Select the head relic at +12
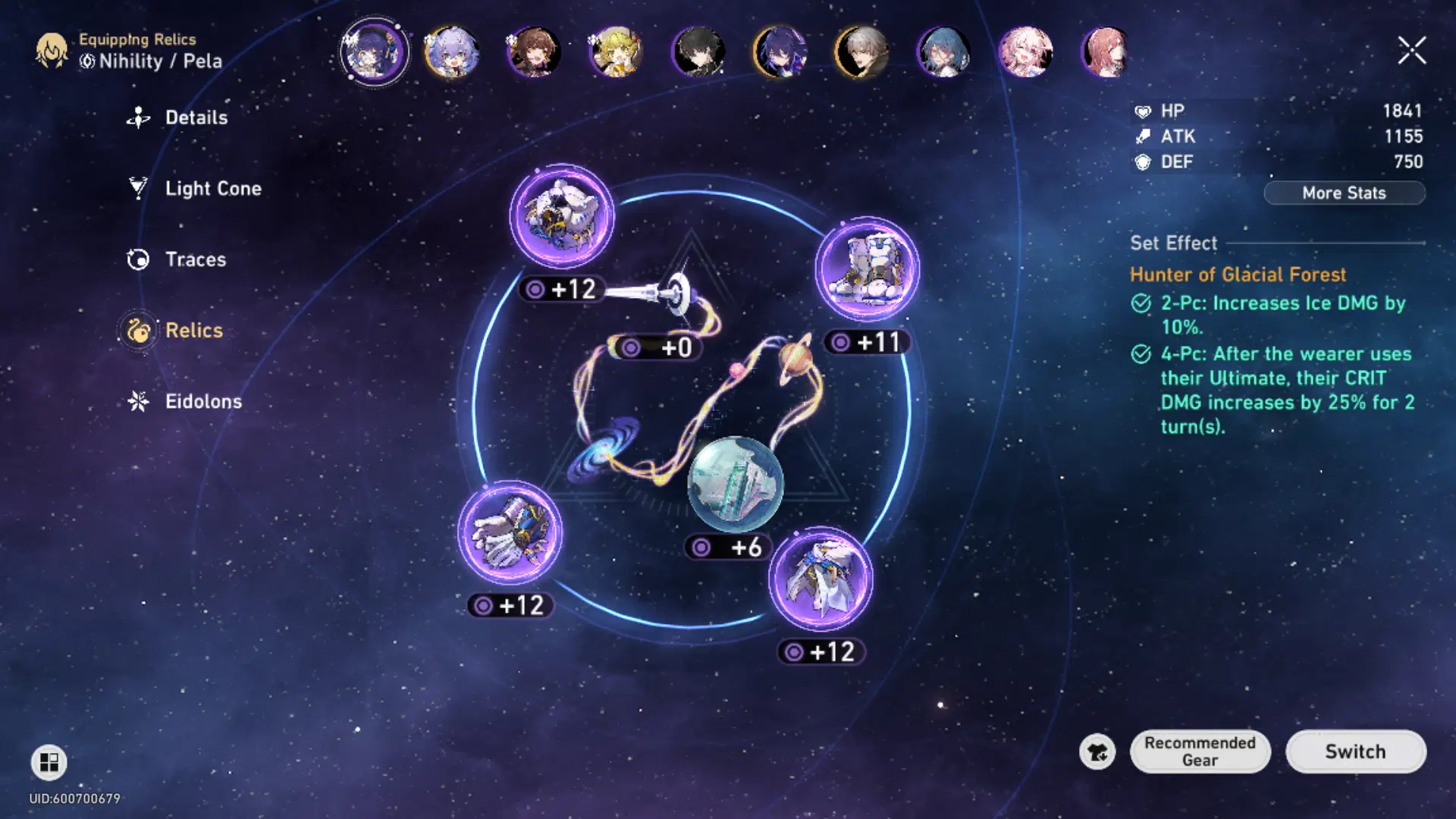Image resolution: width=1456 pixels, height=819 pixels. [563, 218]
